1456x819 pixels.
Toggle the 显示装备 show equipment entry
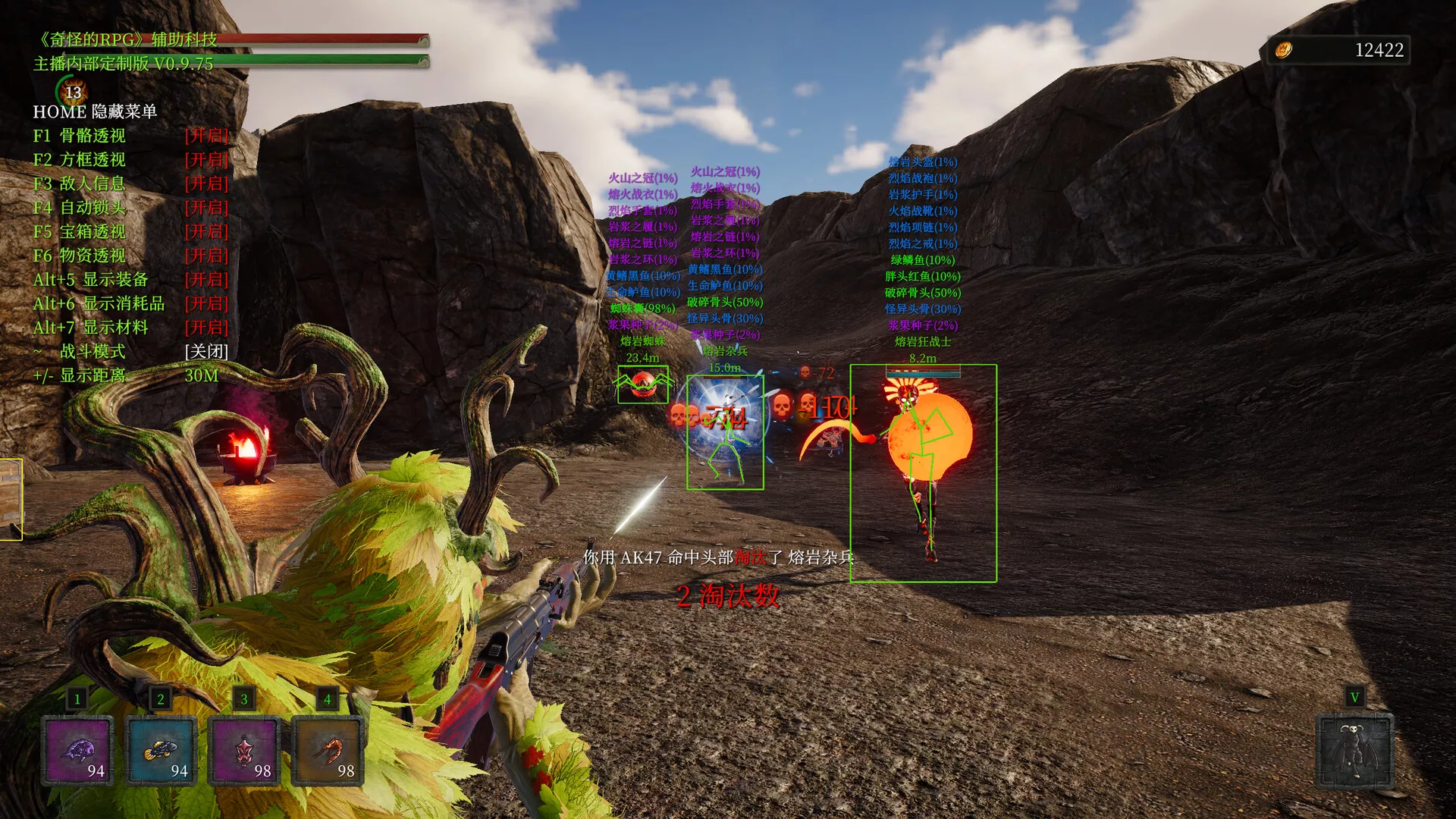(x=130, y=280)
